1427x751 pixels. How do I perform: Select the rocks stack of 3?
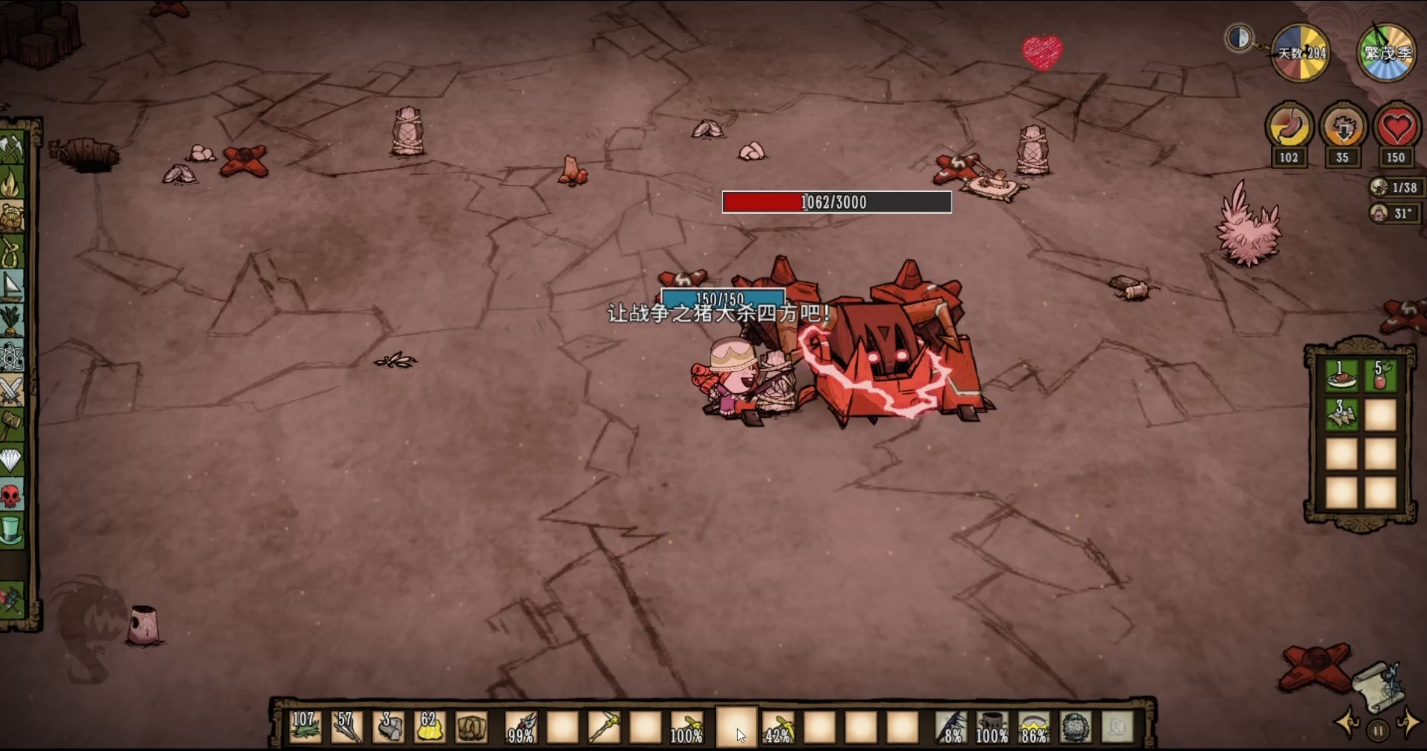pos(389,726)
